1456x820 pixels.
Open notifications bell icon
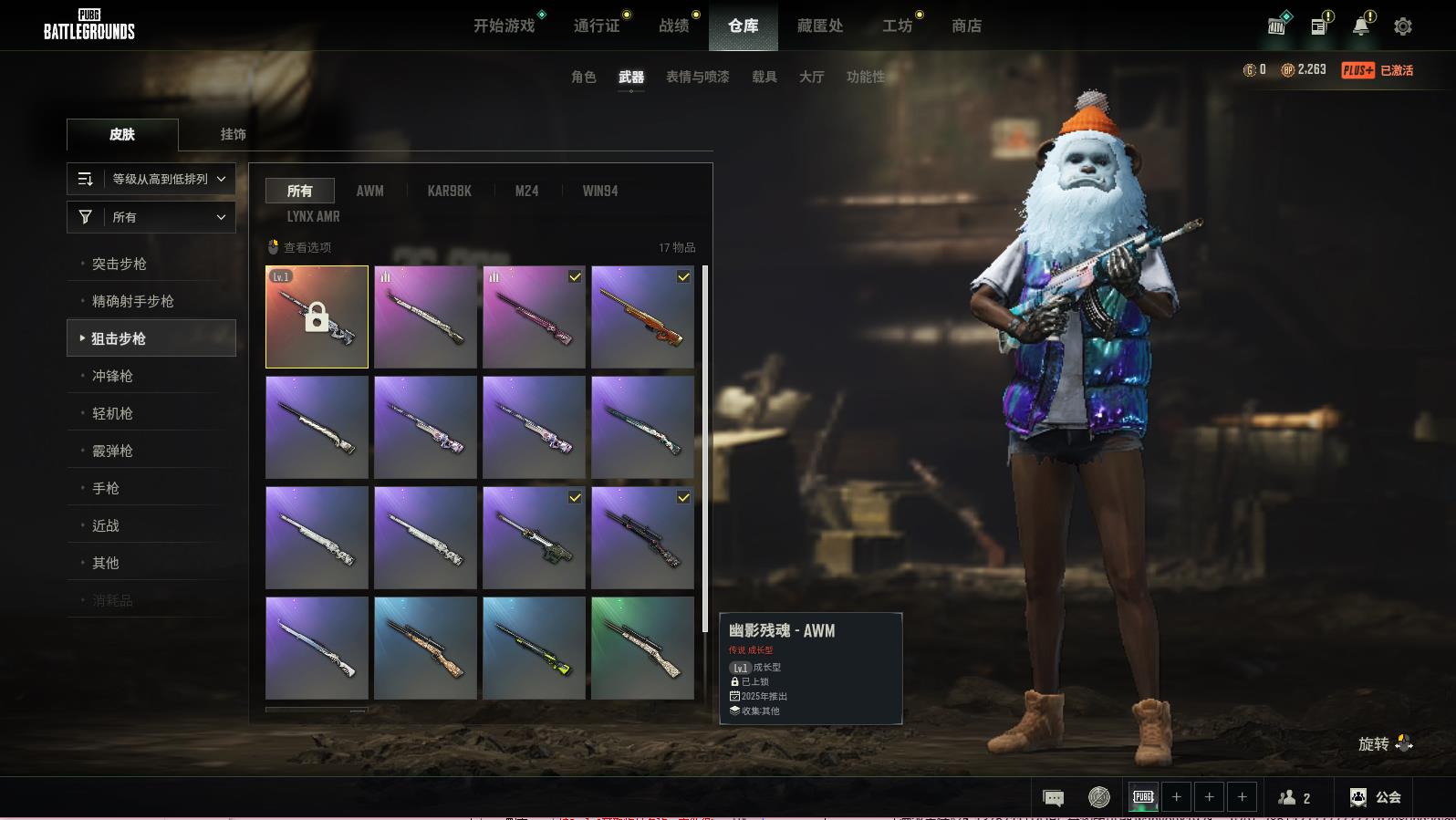pyautogui.click(x=1360, y=26)
